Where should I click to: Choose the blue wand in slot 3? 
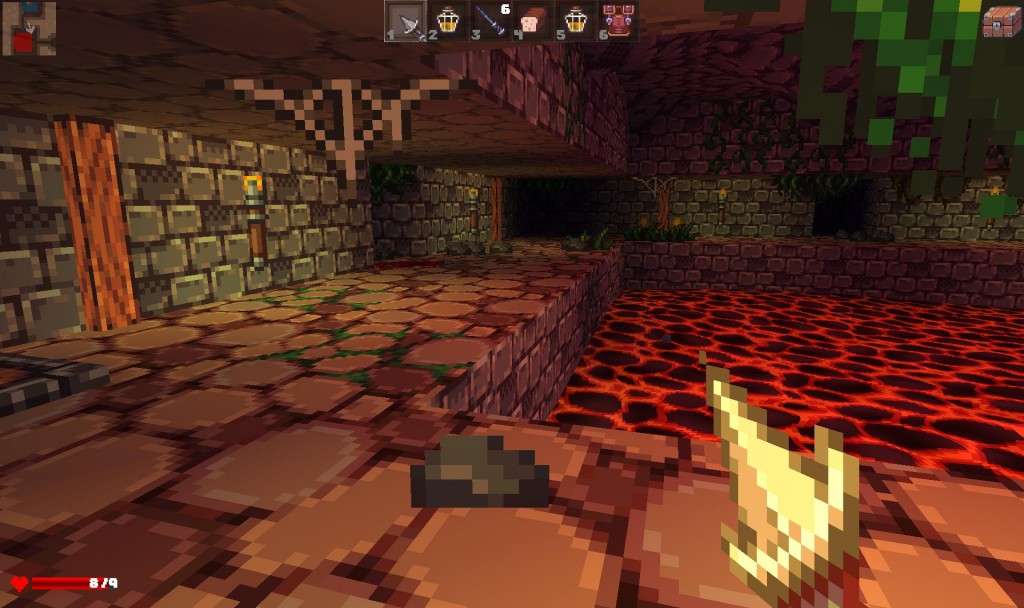pyautogui.click(x=491, y=21)
